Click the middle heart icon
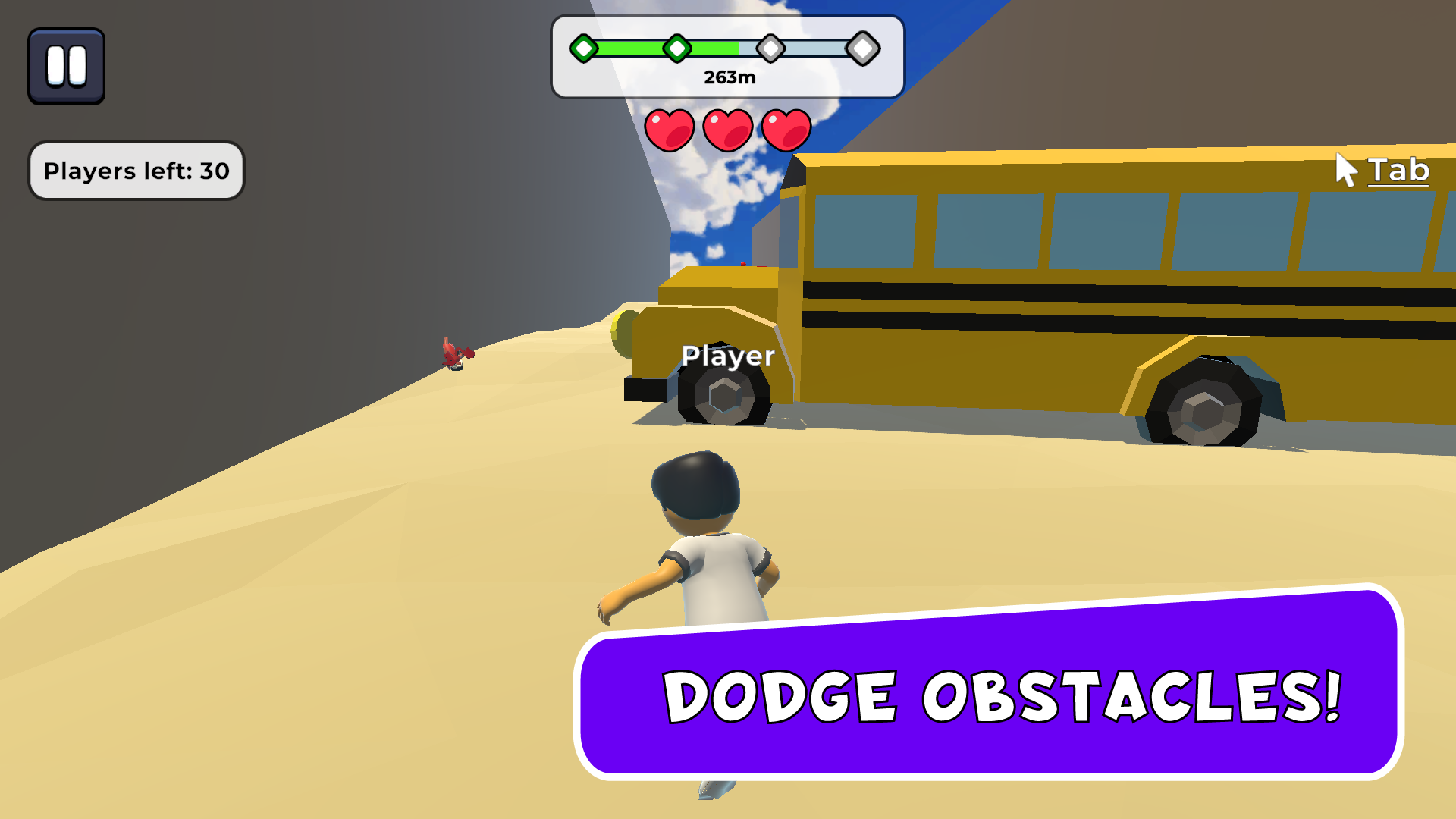 pyautogui.click(x=726, y=129)
